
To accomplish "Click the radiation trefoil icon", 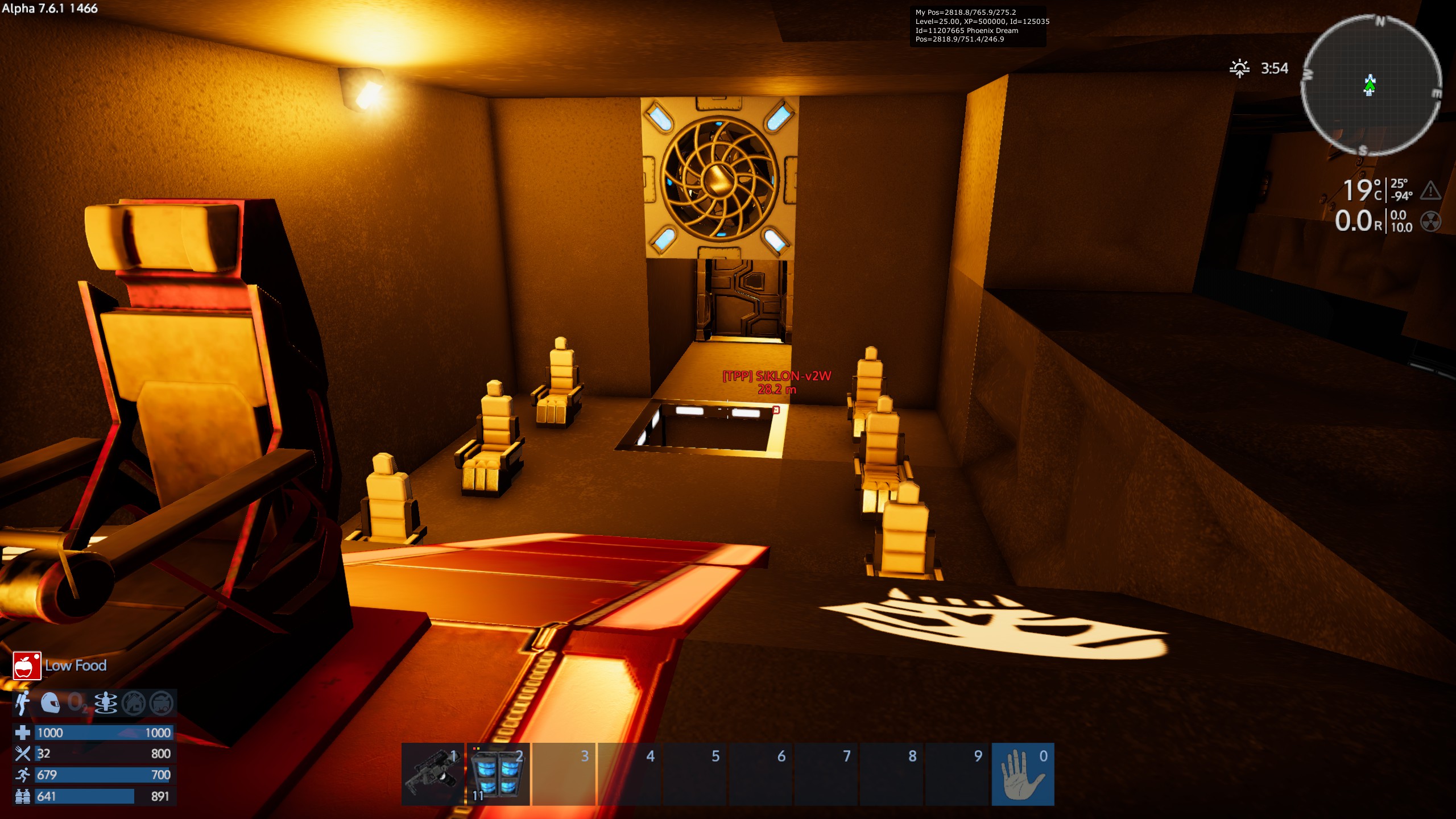I will pyautogui.click(x=1430, y=221).
